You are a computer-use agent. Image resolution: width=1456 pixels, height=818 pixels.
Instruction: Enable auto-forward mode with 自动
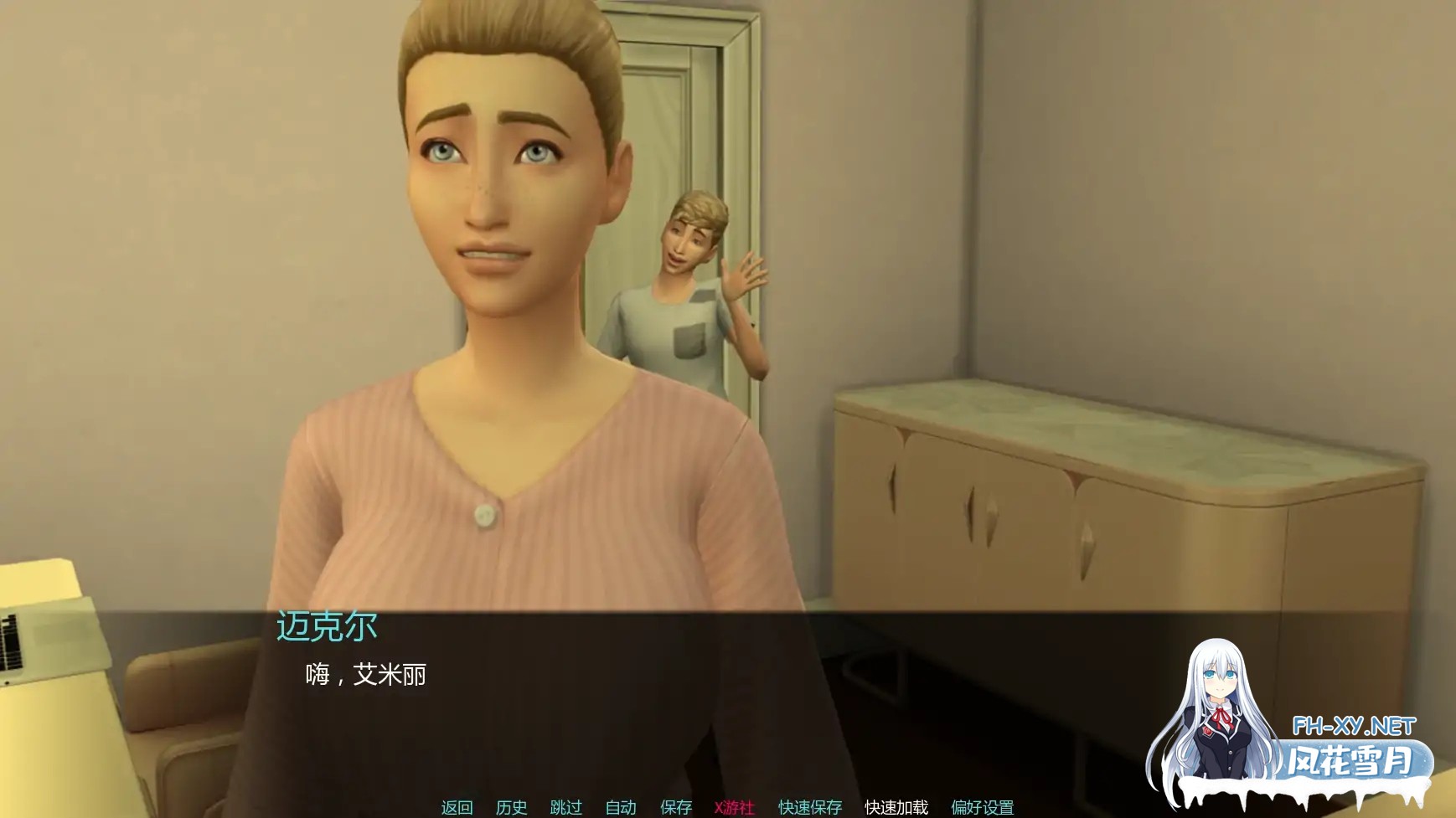[x=621, y=808]
